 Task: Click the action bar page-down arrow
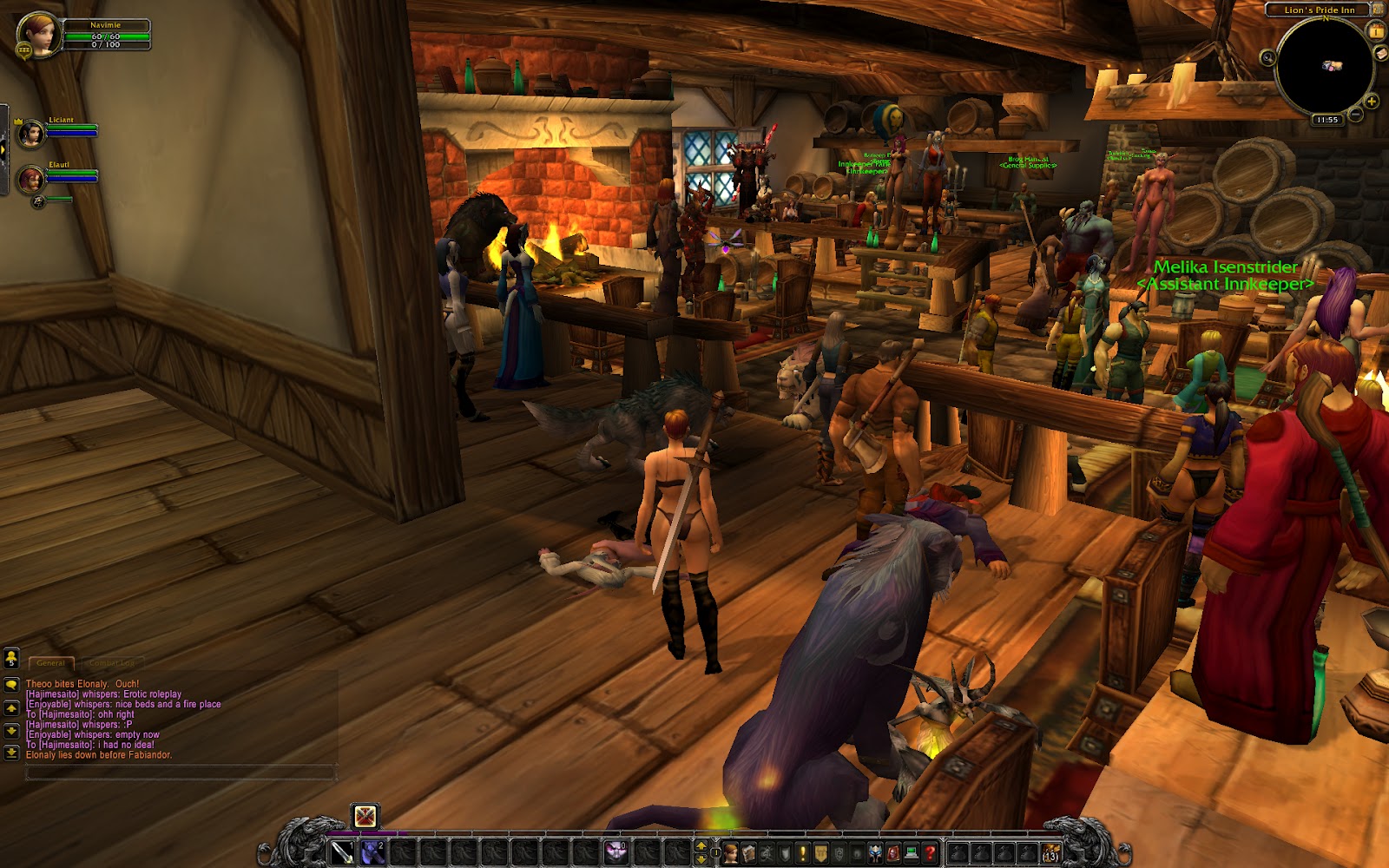(x=701, y=859)
